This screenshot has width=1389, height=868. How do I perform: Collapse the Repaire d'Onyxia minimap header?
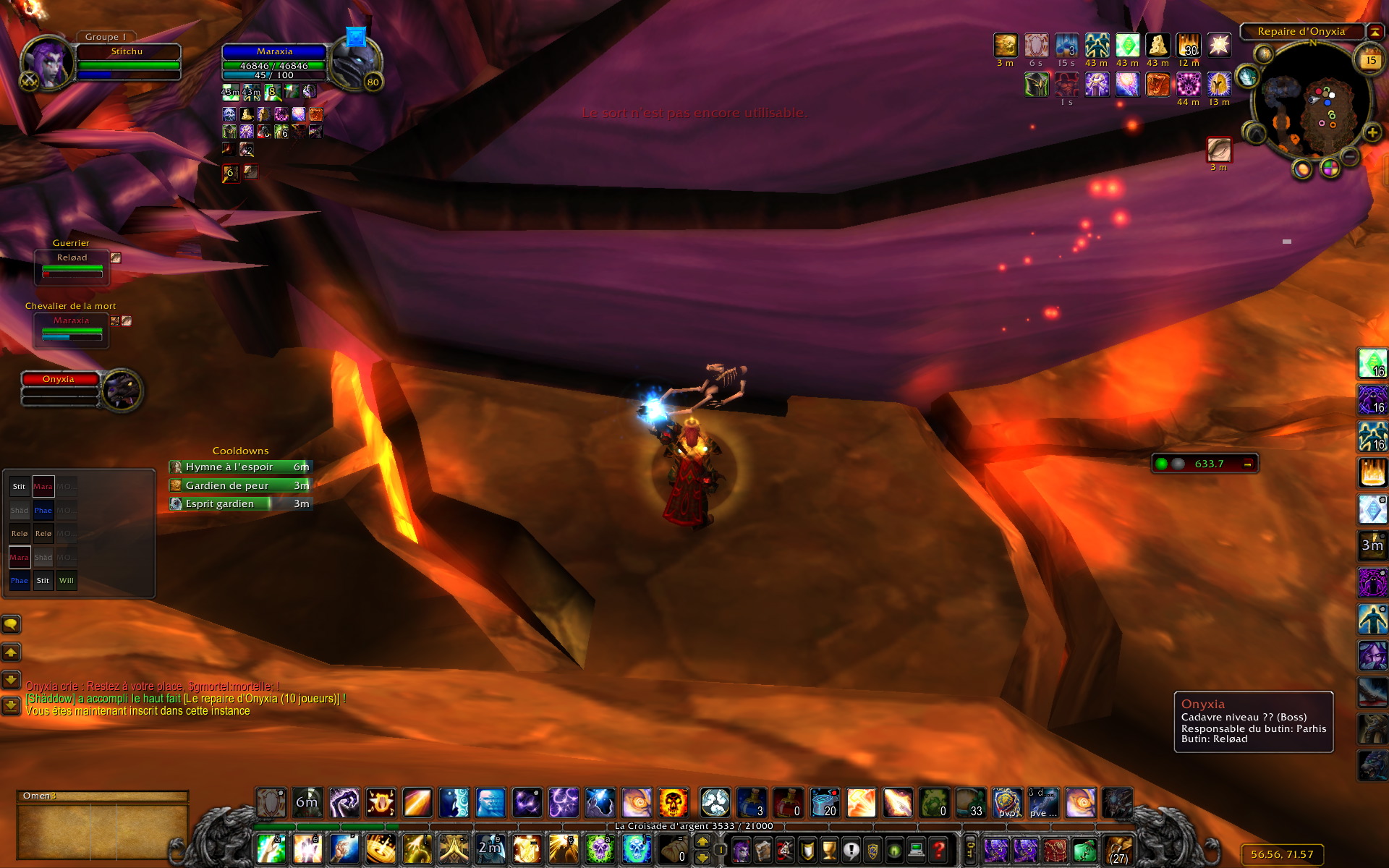click(x=1374, y=32)
